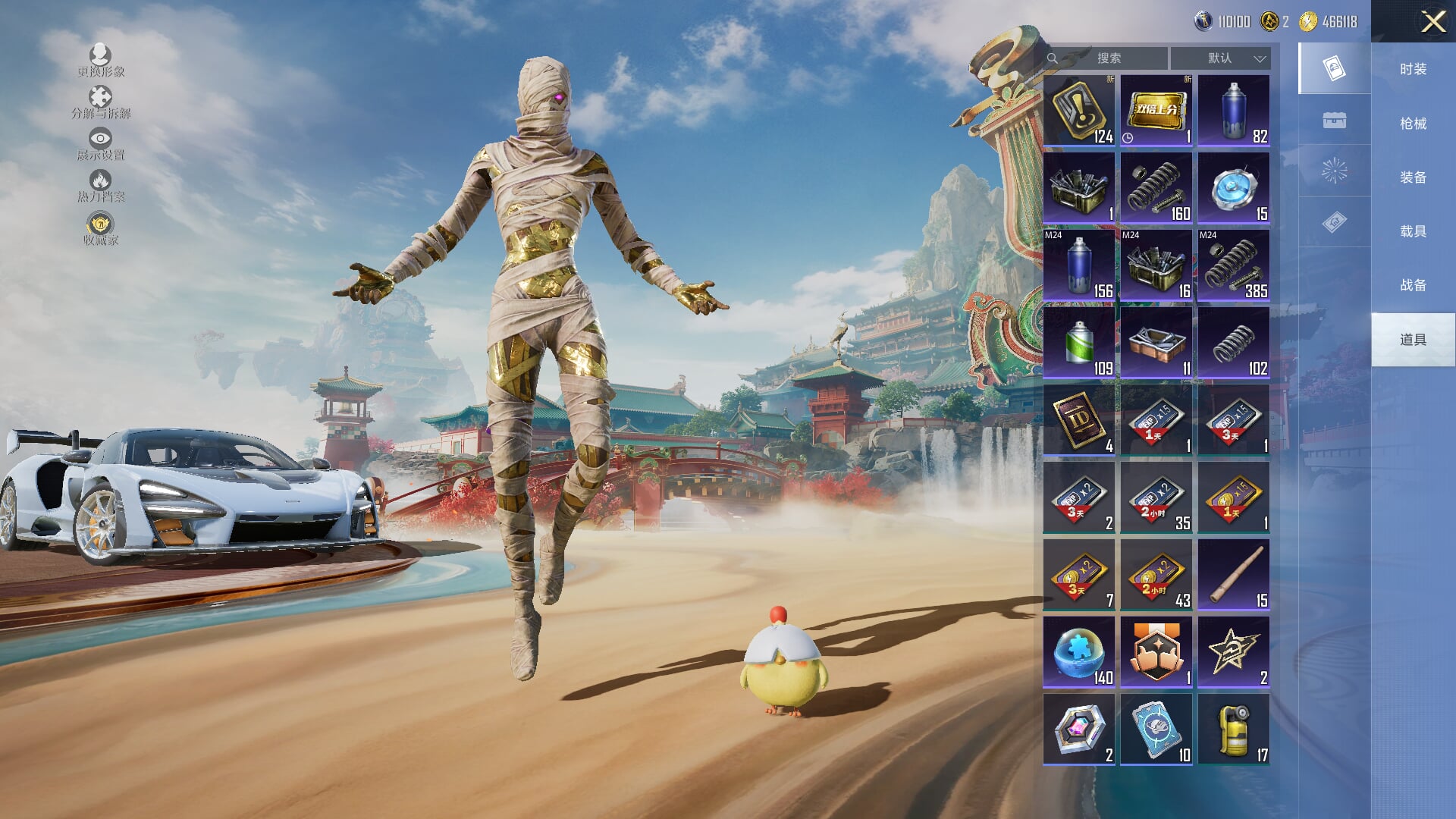Go to the 战备 tab
This screenshot has height=819, width=1456.
pyautogui.click(x=1413, y=285)
